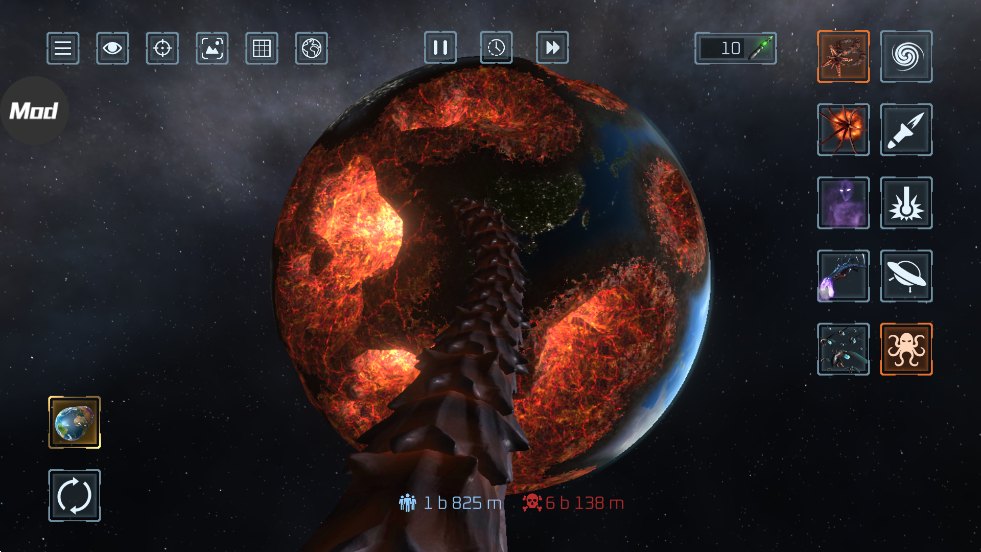This screenshot has height=552, width=981.
Task: Fast forward the simulation
Action: pyautogui.click(x=552, y=47)
